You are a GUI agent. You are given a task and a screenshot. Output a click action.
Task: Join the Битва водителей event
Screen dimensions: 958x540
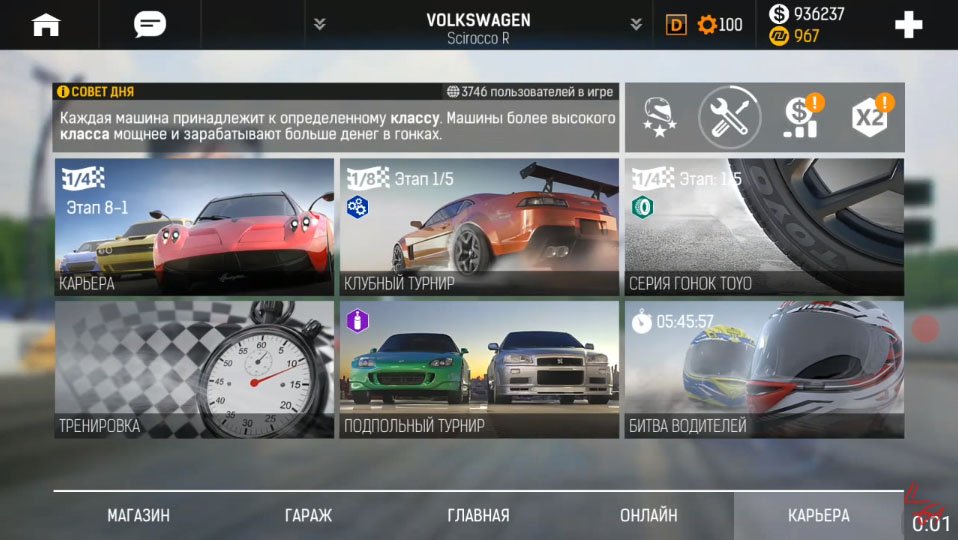tap(764, 369)
